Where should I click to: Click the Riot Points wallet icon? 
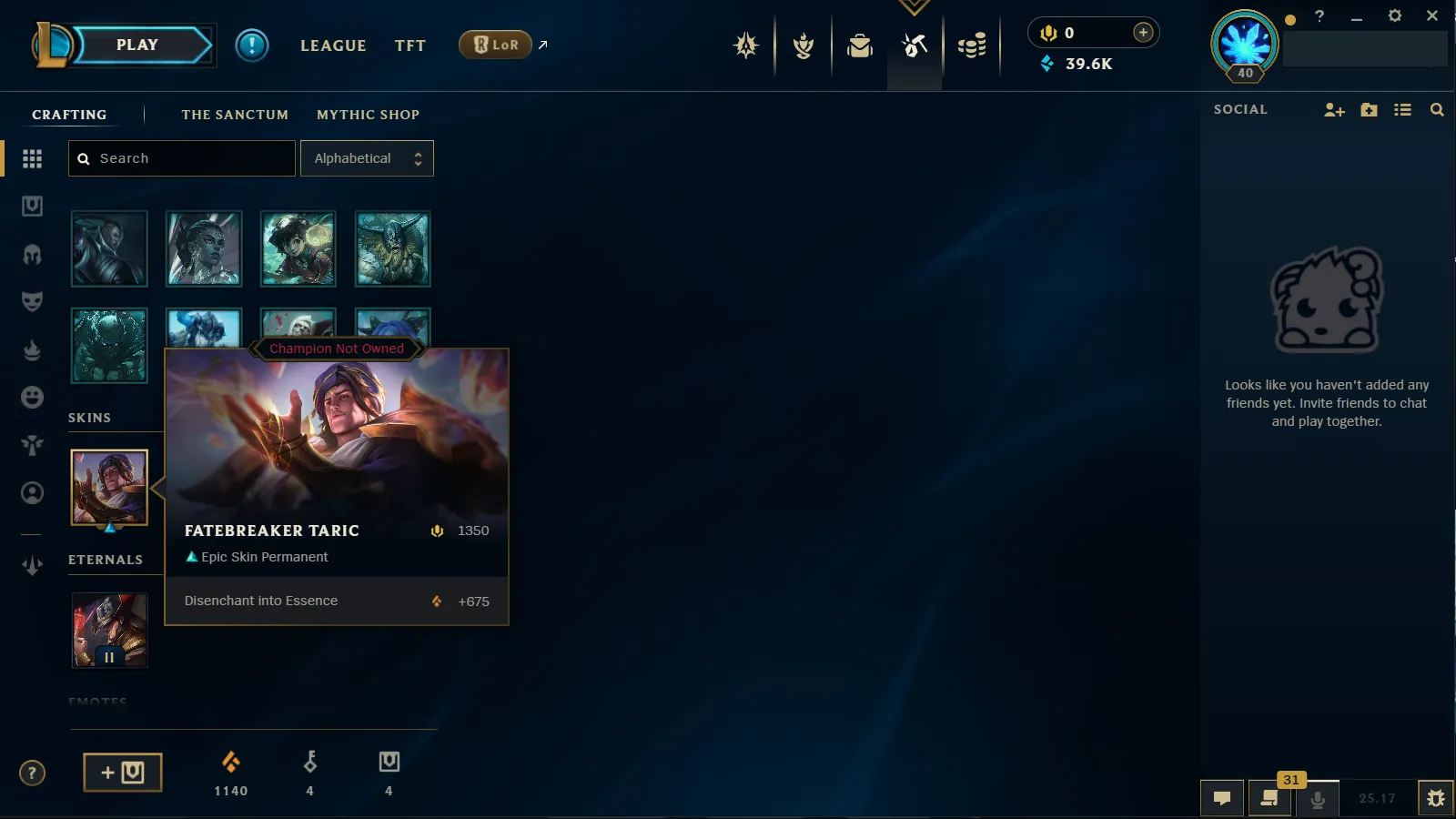[x=1048, y=33]
